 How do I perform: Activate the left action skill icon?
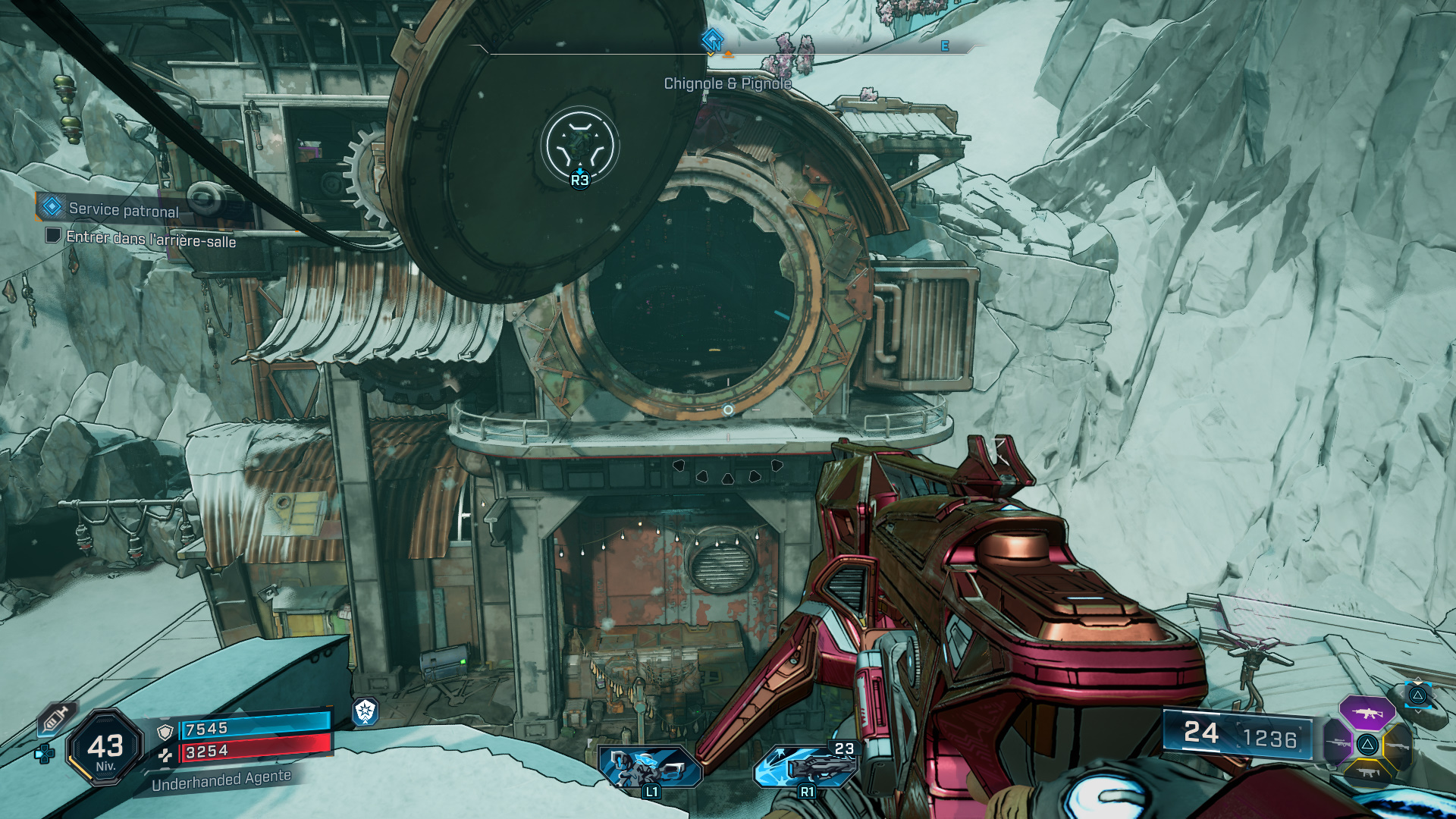(x=650, y=767)
